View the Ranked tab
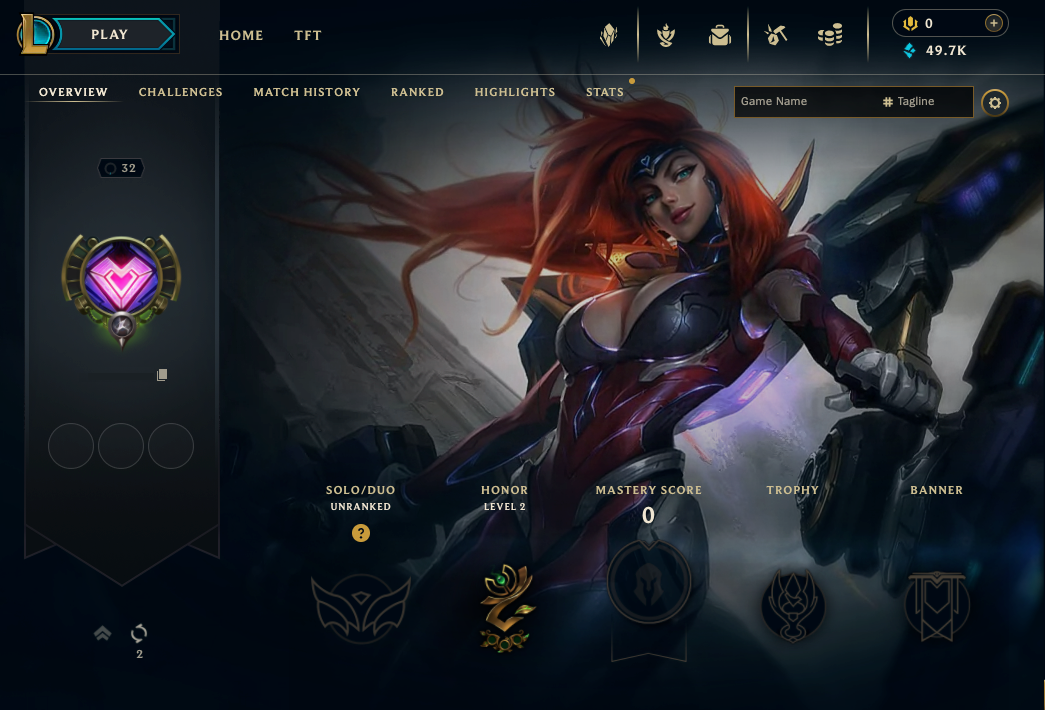The height and width of the screenshot is (710, 1045). (417, 92)
